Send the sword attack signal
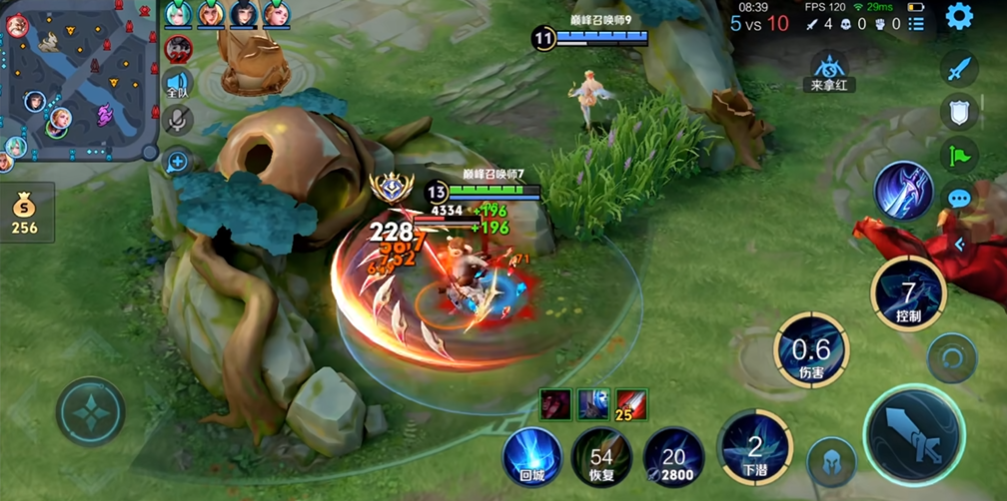This screenshot has height=501, width=1007. point(959,68)
